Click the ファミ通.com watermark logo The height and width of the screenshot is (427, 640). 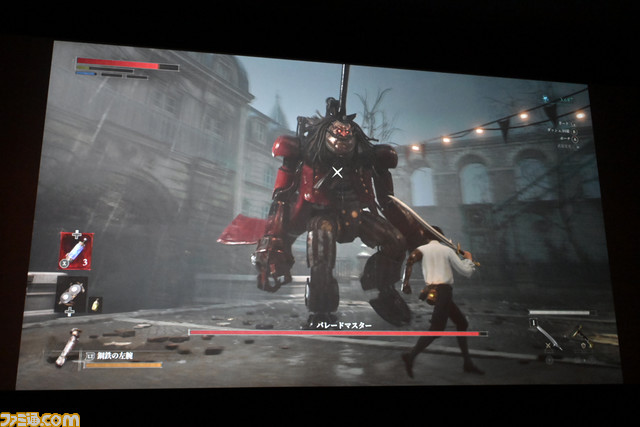(40, 415)
